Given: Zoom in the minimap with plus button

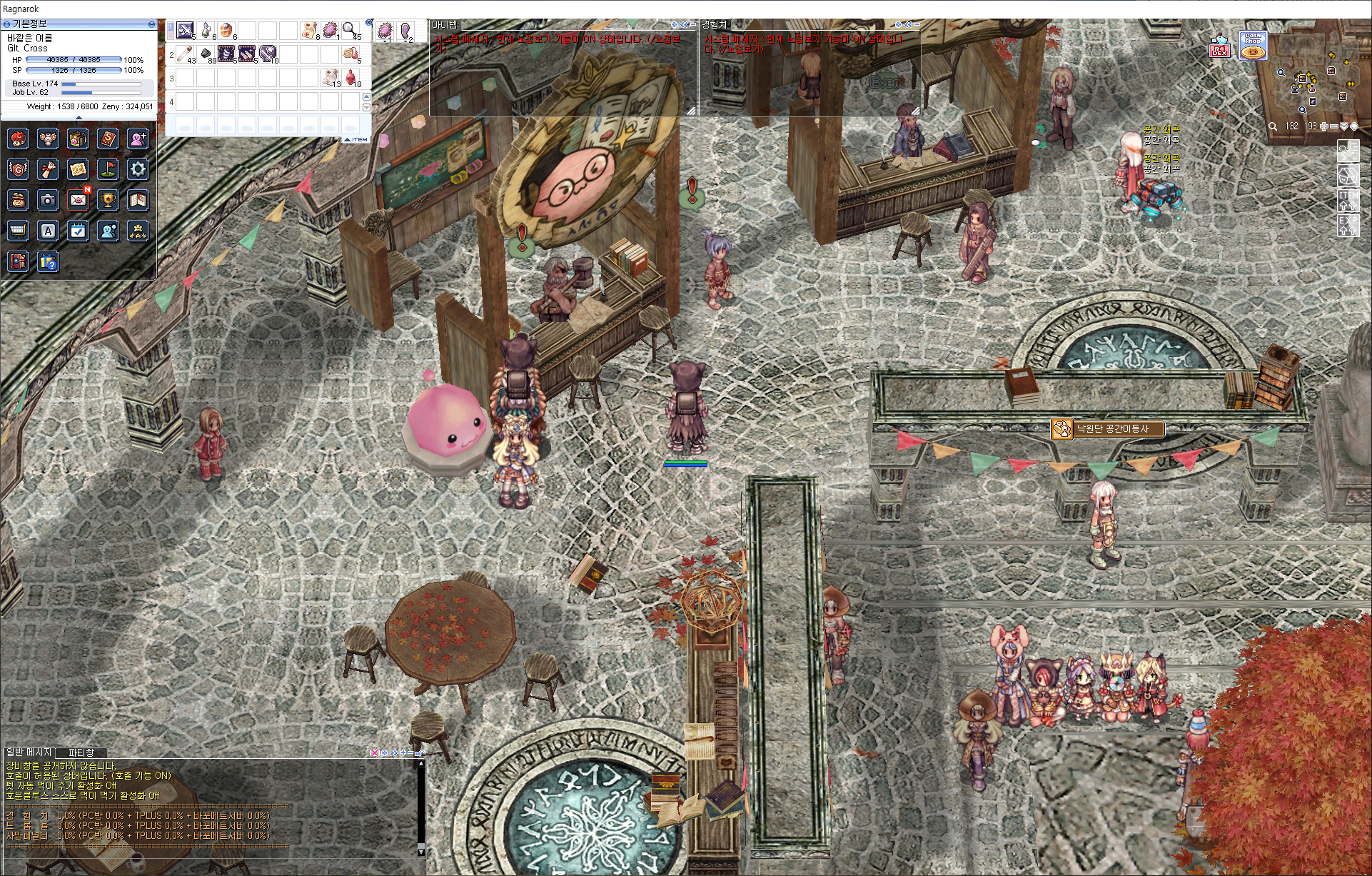Looking at the screenshot, I should (x=1324, y=126).
